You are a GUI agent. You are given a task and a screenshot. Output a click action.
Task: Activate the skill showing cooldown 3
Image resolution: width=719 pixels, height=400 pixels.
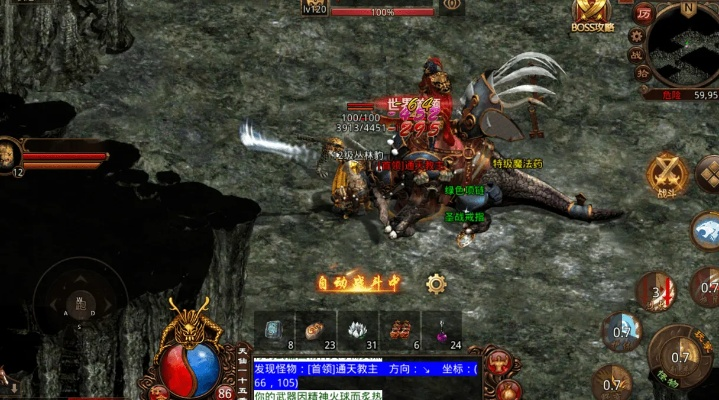[x=657, y=292]
